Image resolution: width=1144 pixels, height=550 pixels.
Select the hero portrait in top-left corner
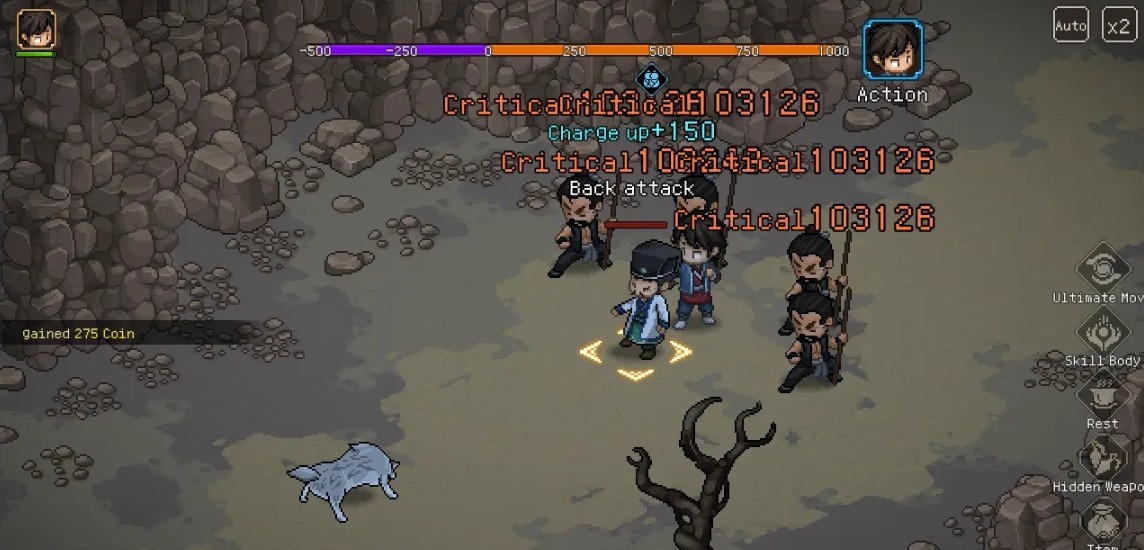click(x=36, y=29)
